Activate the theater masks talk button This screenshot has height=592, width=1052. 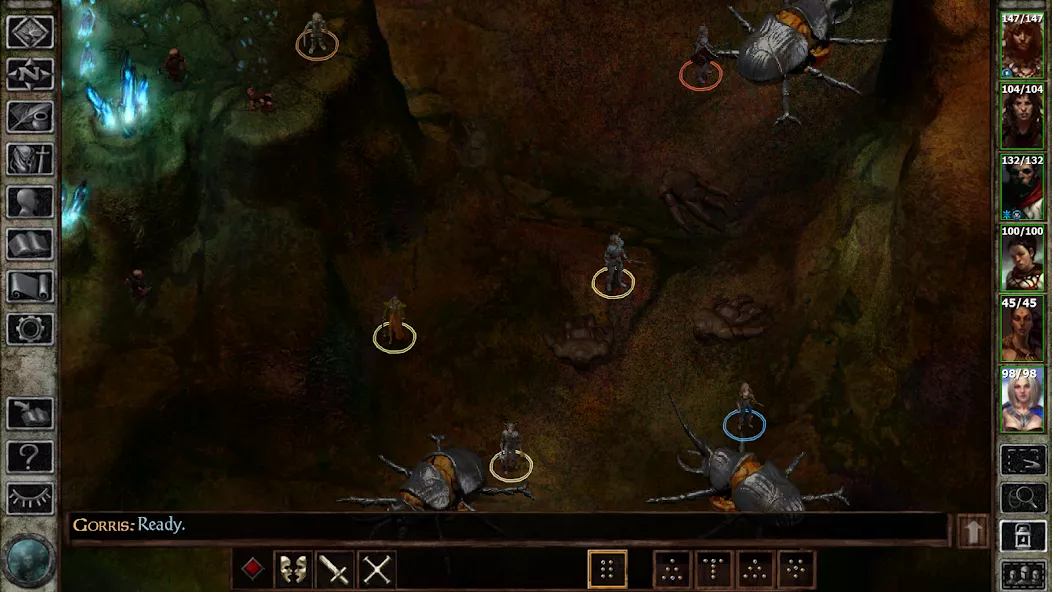pyautogui.click(x=294, y=570)
